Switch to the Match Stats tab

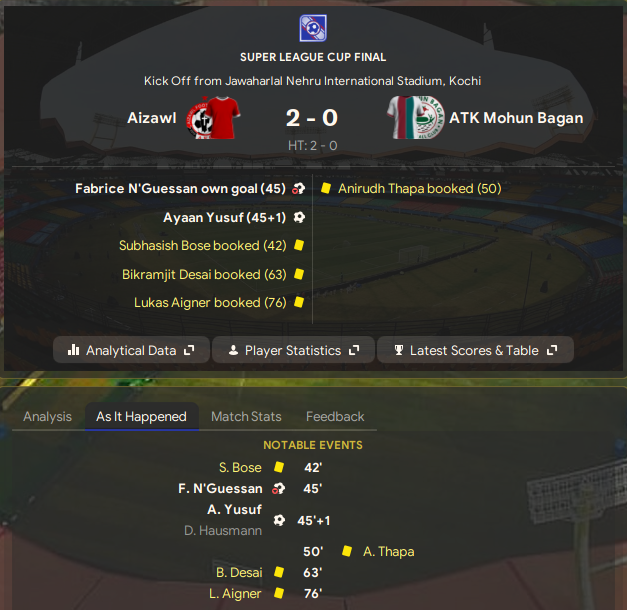tap(246, 417)
